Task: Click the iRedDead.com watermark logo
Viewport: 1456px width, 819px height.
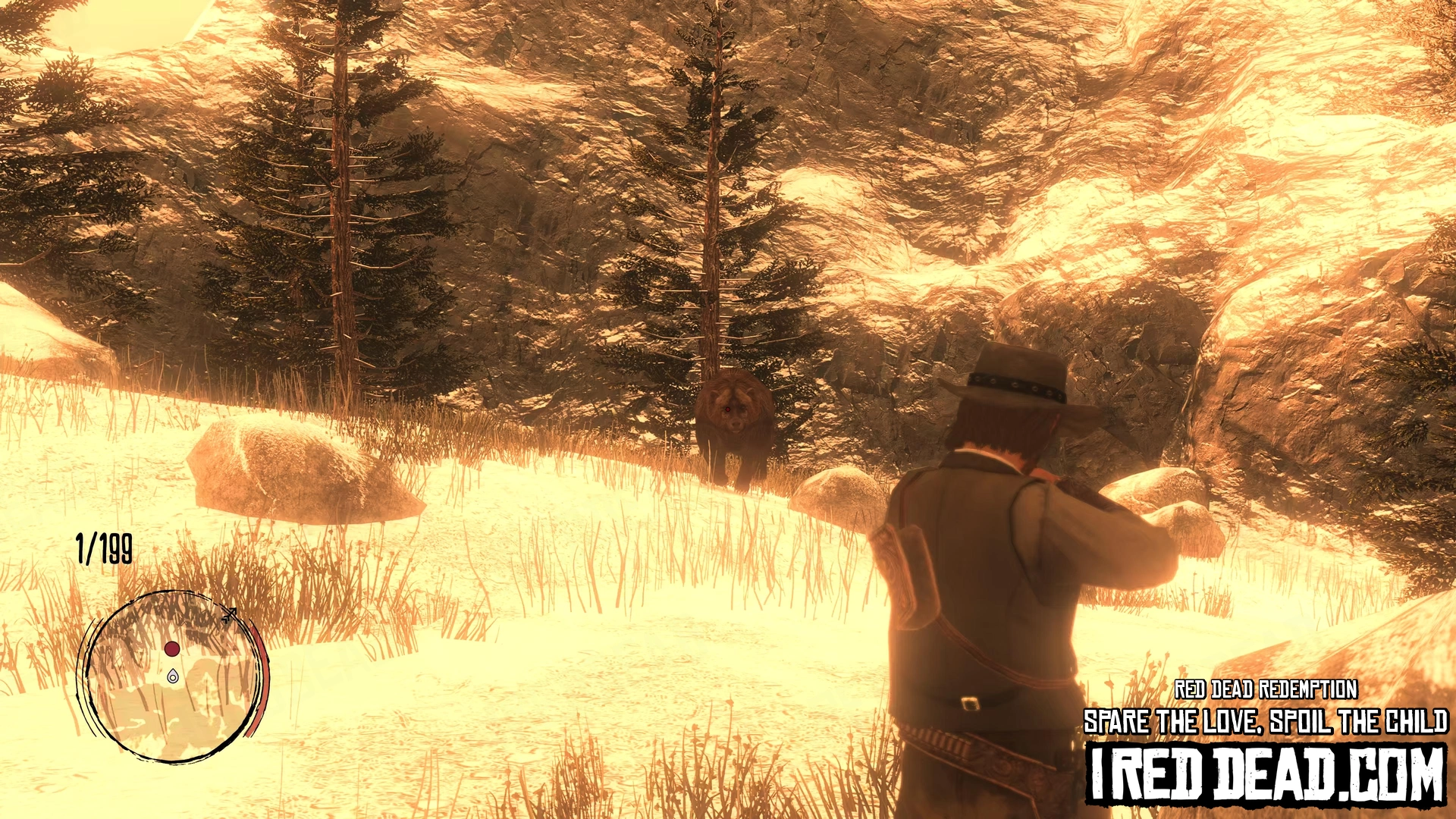Action: pyautogui.click(x=1266, y=773)
